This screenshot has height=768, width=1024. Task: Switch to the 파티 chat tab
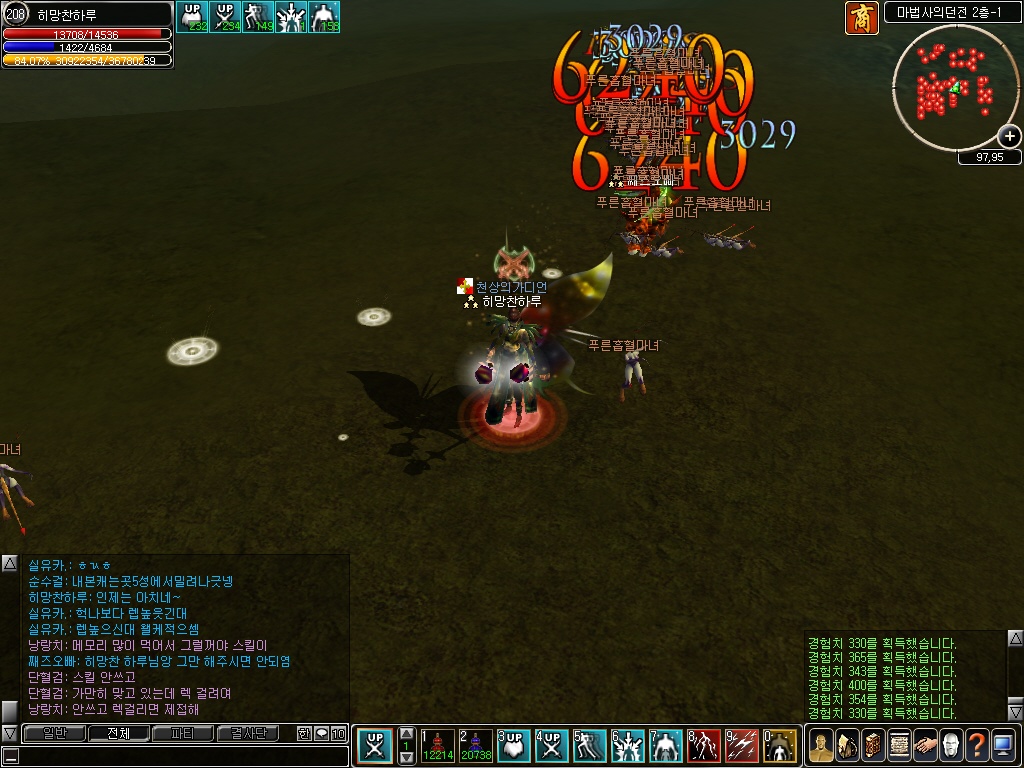click(x=183, y=733)
